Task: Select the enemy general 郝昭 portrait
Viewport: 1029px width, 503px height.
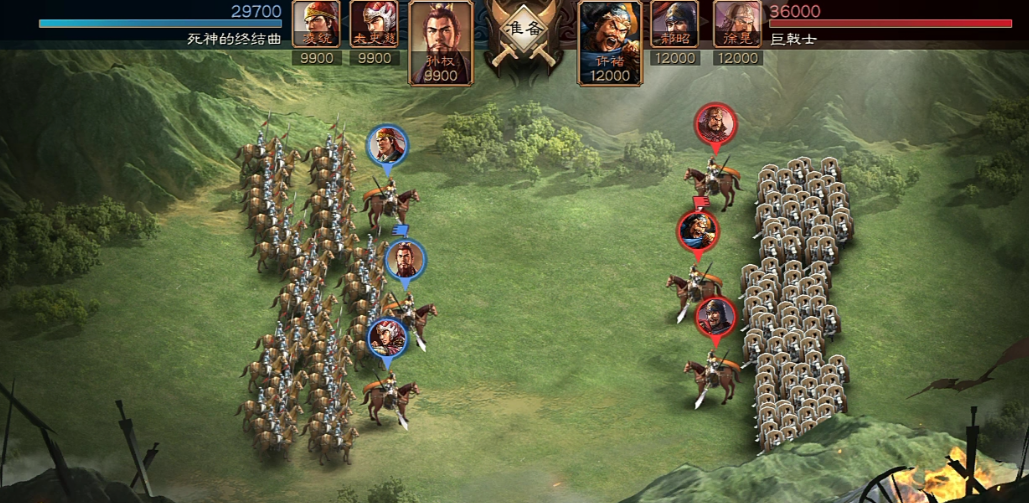Action: pyautogui.click(x=674, y=24)
